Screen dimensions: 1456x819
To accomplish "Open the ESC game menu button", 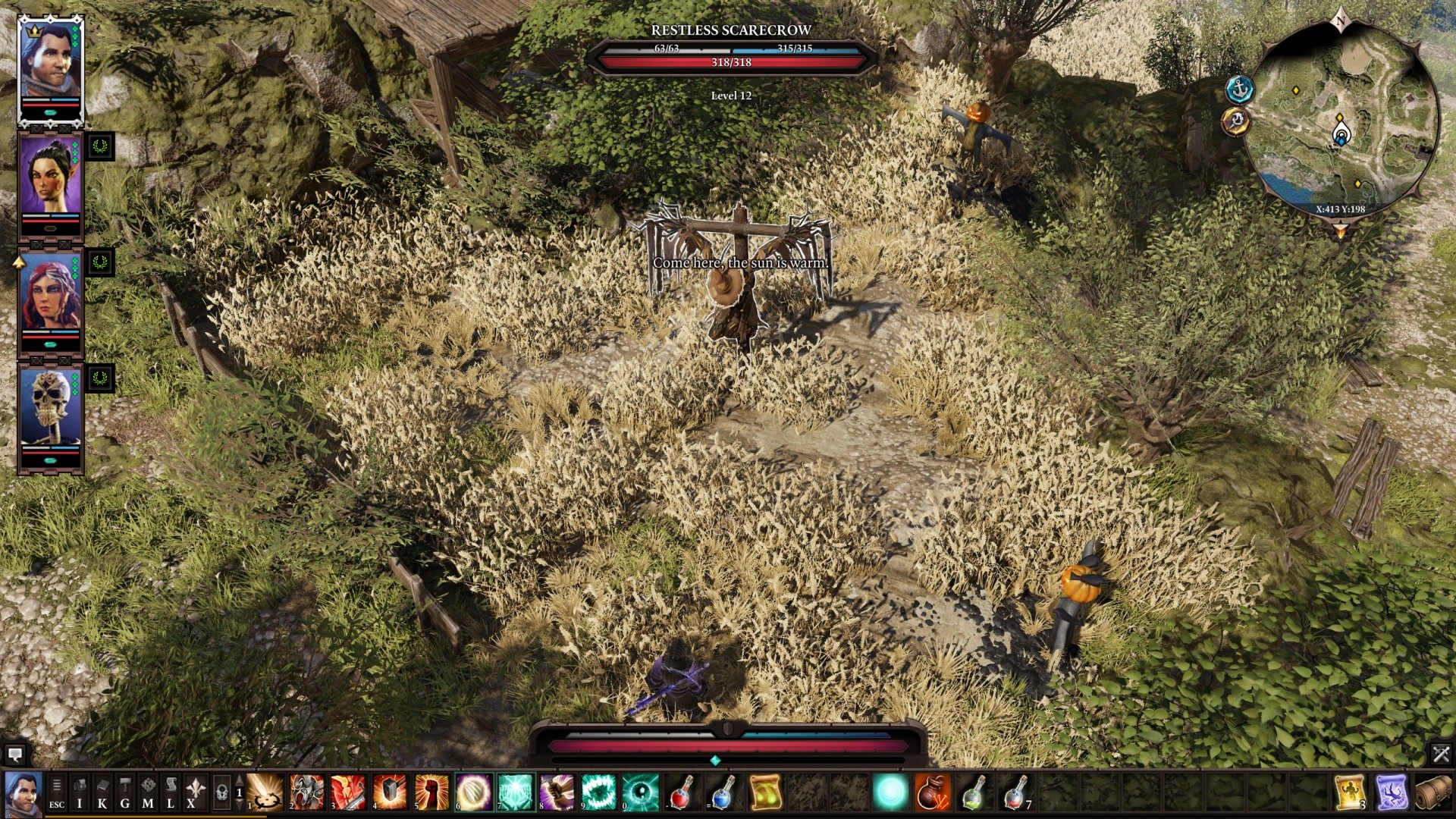I will [x=57, y=793].
